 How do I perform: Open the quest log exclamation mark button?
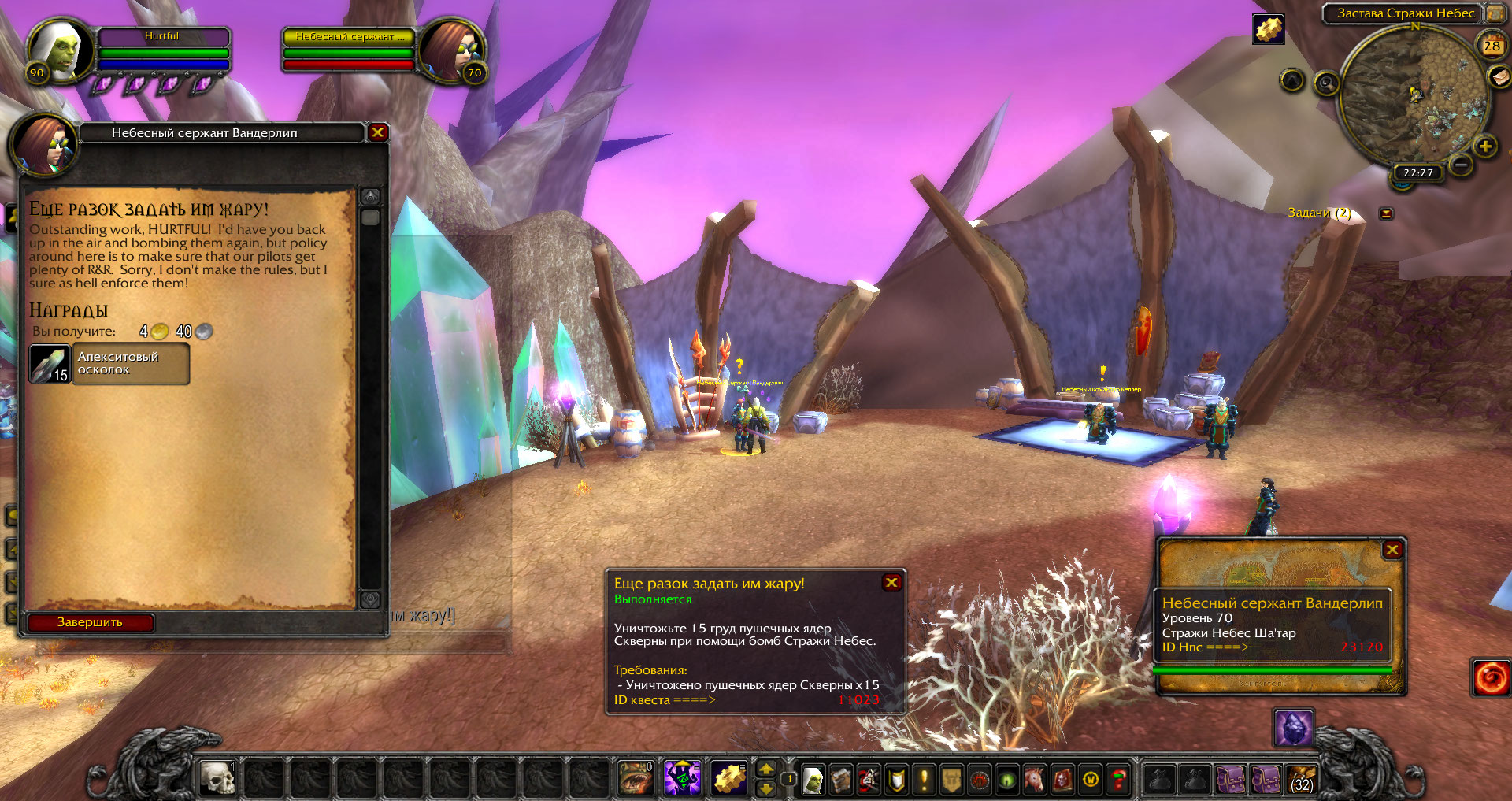click(924, 780)
